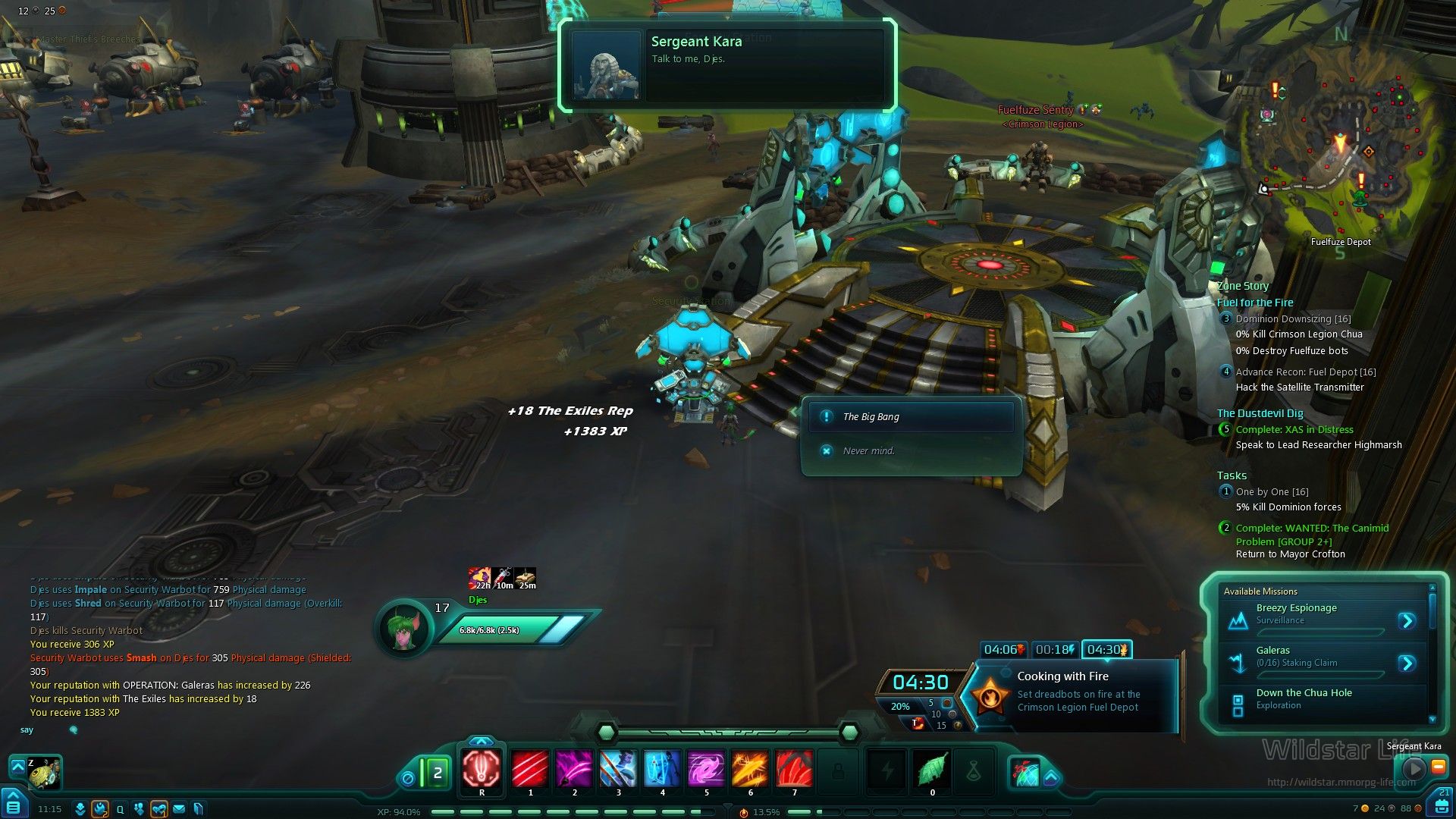Image resolution: width=1456 pixels, height=819 pixels.
Task: Activate the blue figure ability in slot 4
Action: click(662, 769)
